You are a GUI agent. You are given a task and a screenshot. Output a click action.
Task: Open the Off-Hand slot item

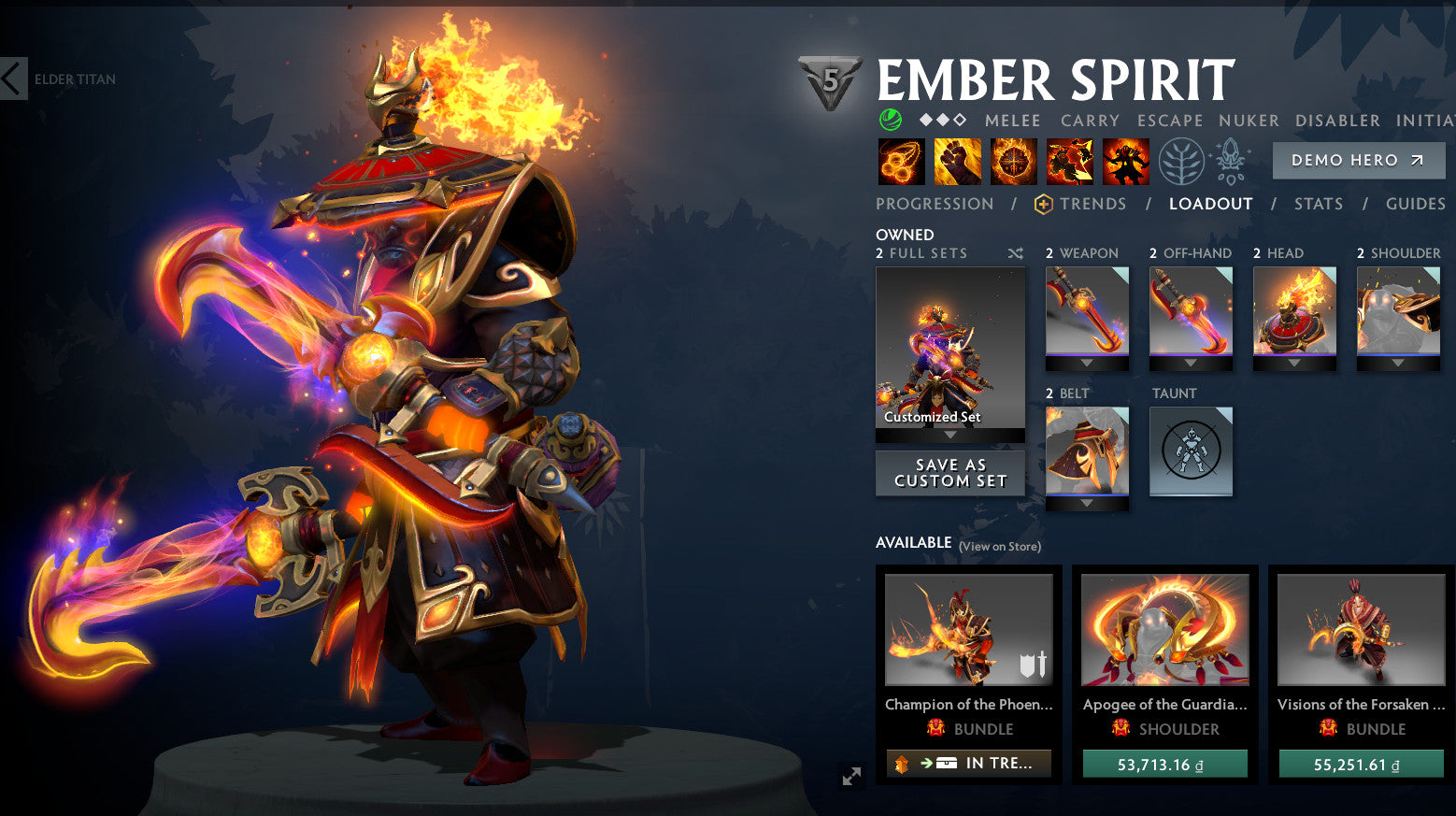[1191, 312]
